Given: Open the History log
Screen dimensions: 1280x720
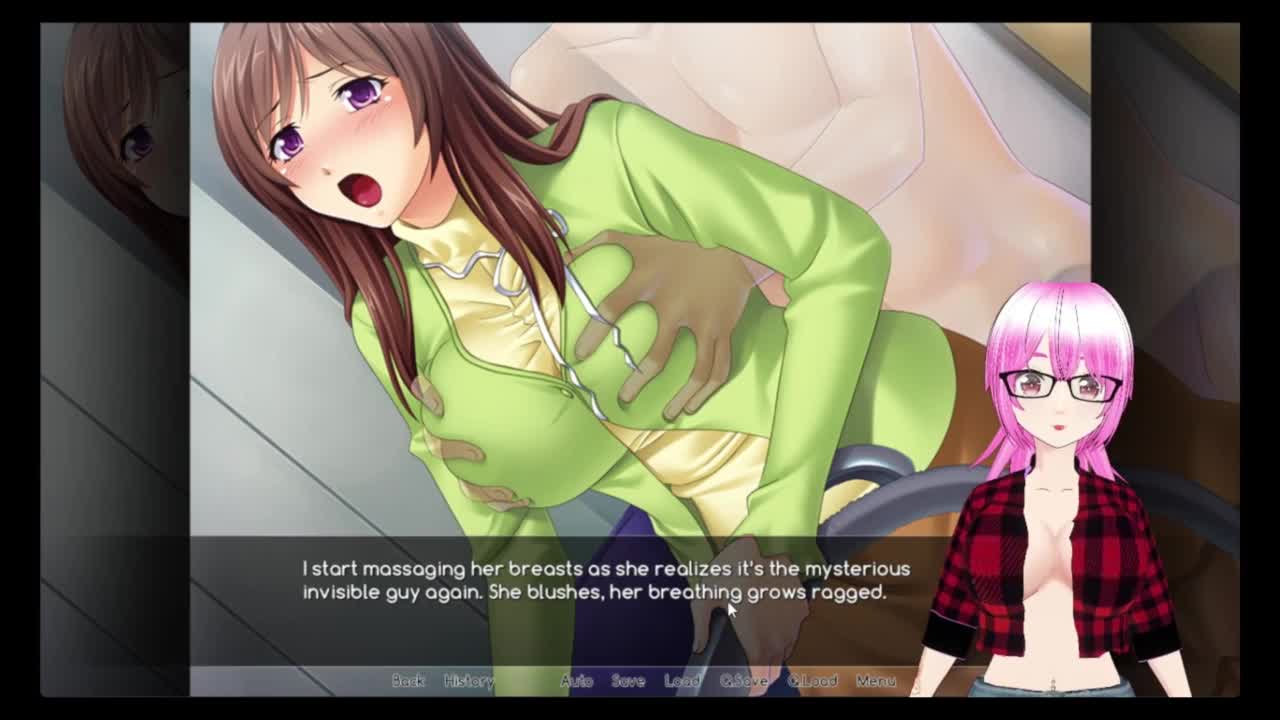Looking at the screenshot, I should pos(468,681).
